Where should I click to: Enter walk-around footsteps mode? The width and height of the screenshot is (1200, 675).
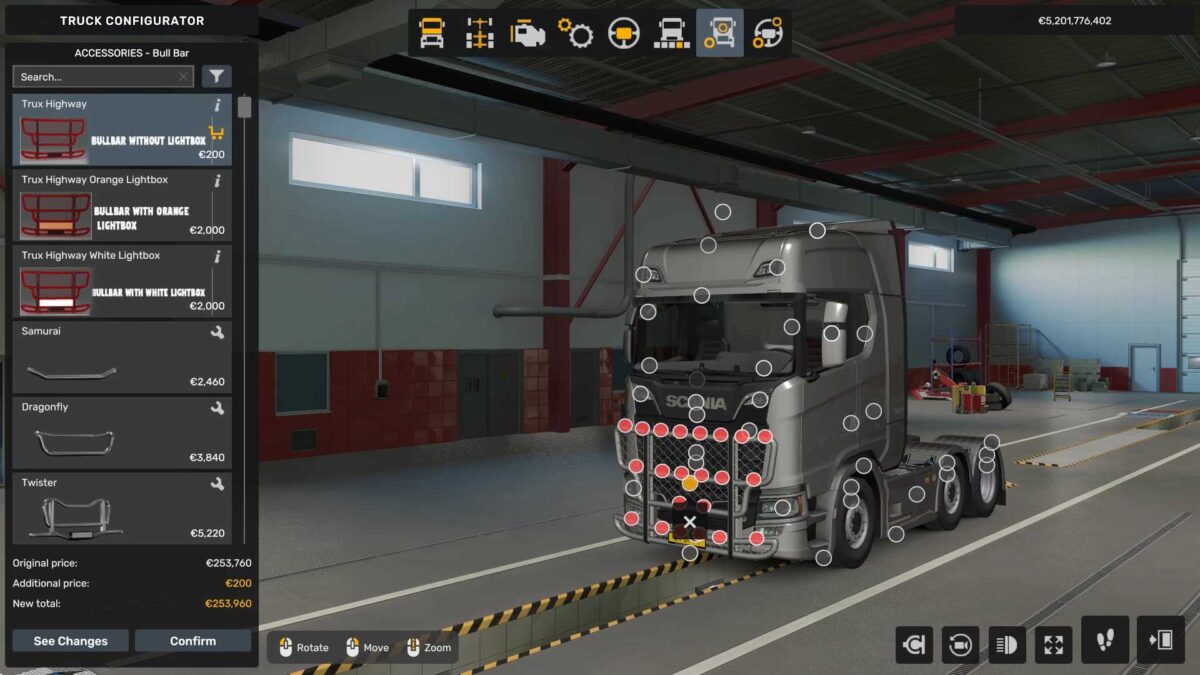[x=1105, y=640]
